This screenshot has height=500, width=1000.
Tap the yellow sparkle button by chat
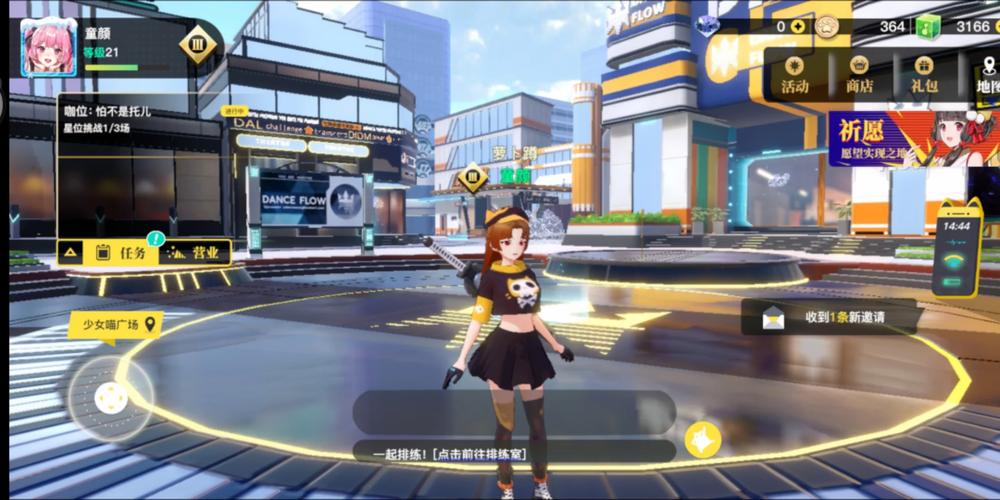(703, 440)
